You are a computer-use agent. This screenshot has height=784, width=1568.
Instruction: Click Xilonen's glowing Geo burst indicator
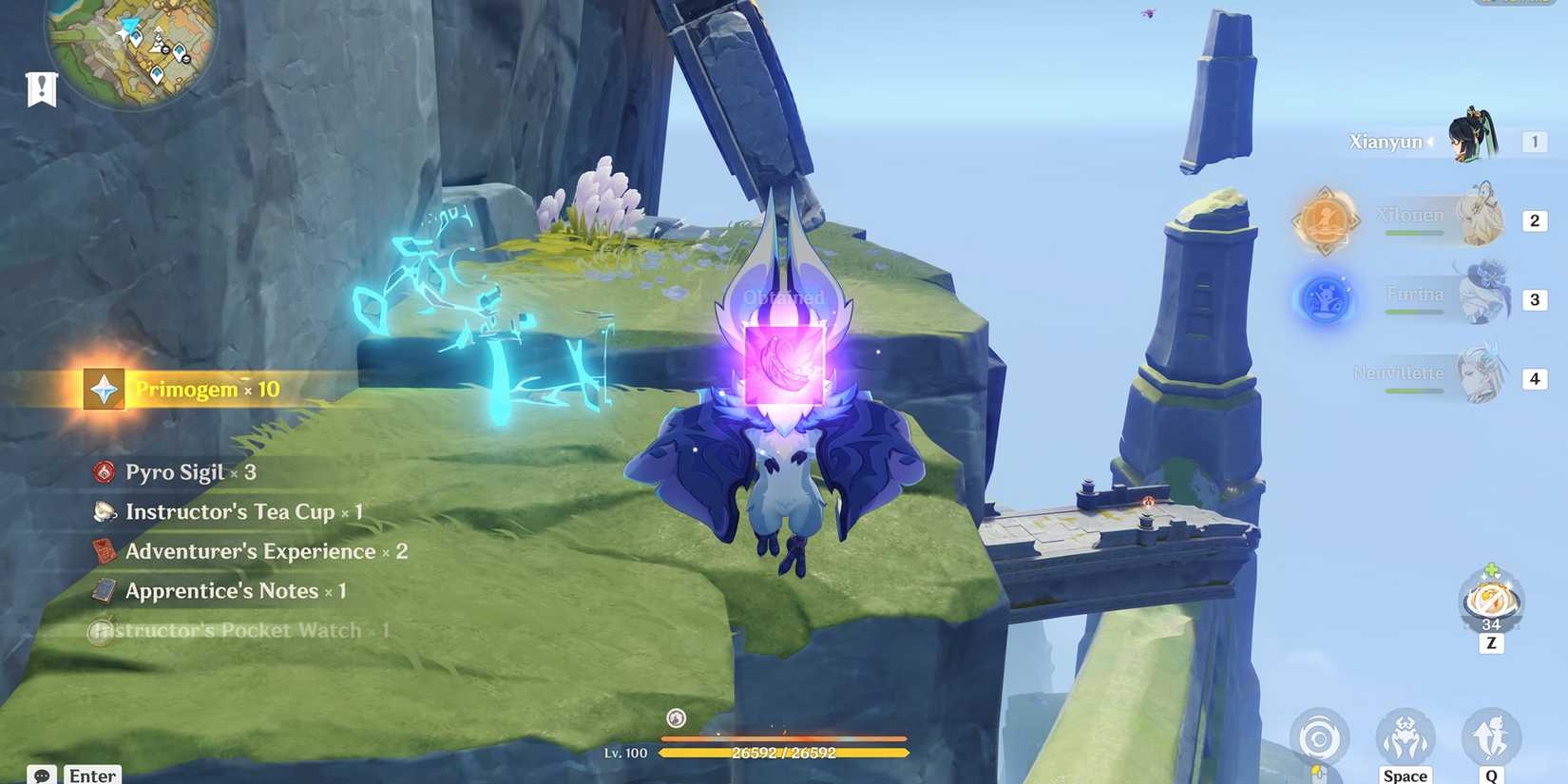pyautogui.click(x=1327, y=219)
